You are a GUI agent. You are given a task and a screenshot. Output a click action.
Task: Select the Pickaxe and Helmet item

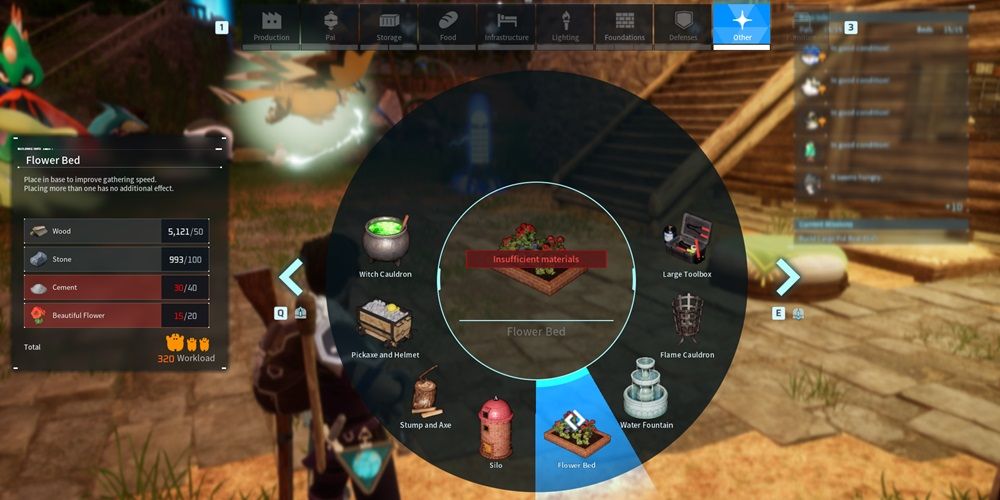point(385,325)
